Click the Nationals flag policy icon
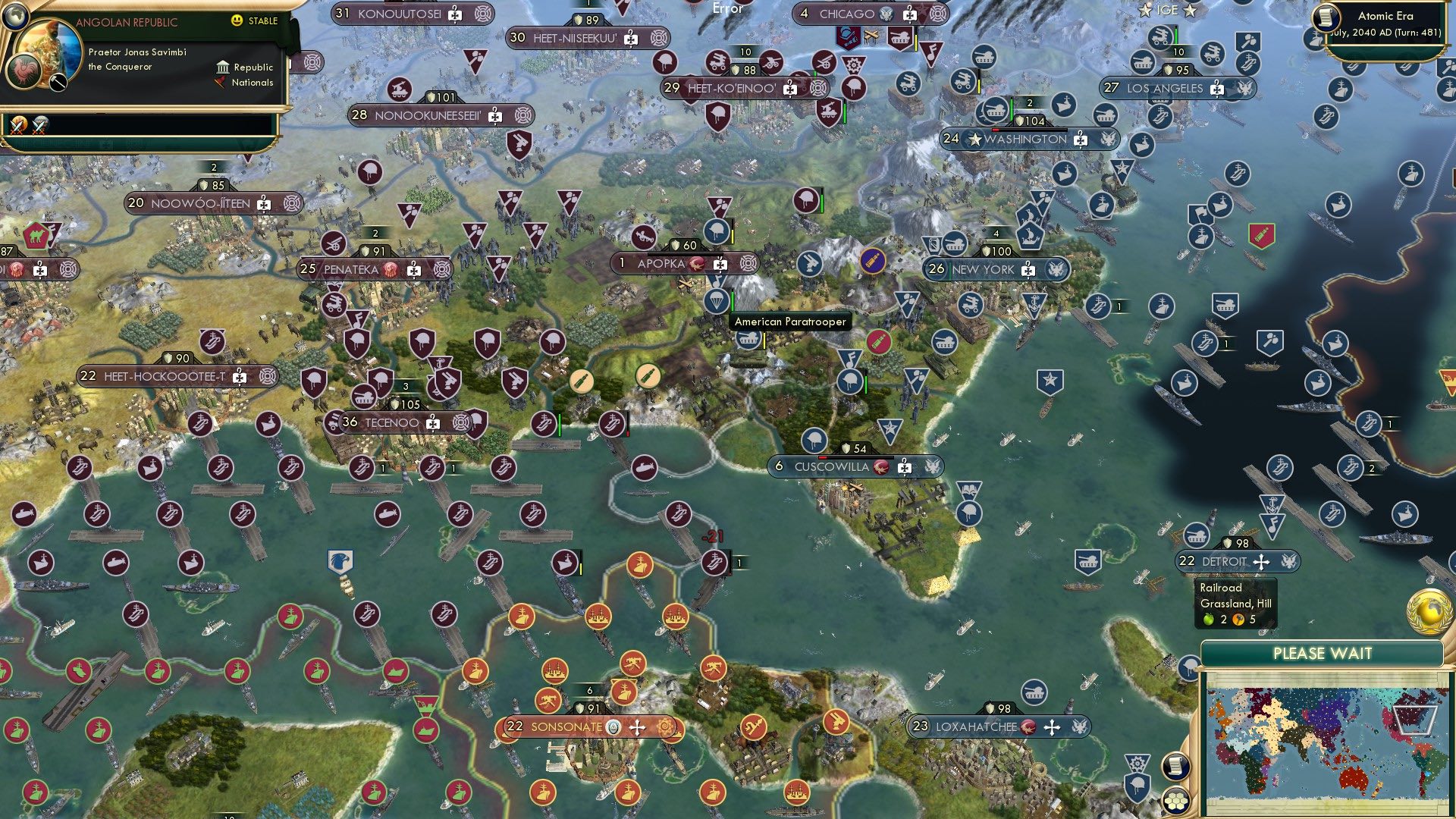The width and height of the screenshot is (1456, 819). 221,82
